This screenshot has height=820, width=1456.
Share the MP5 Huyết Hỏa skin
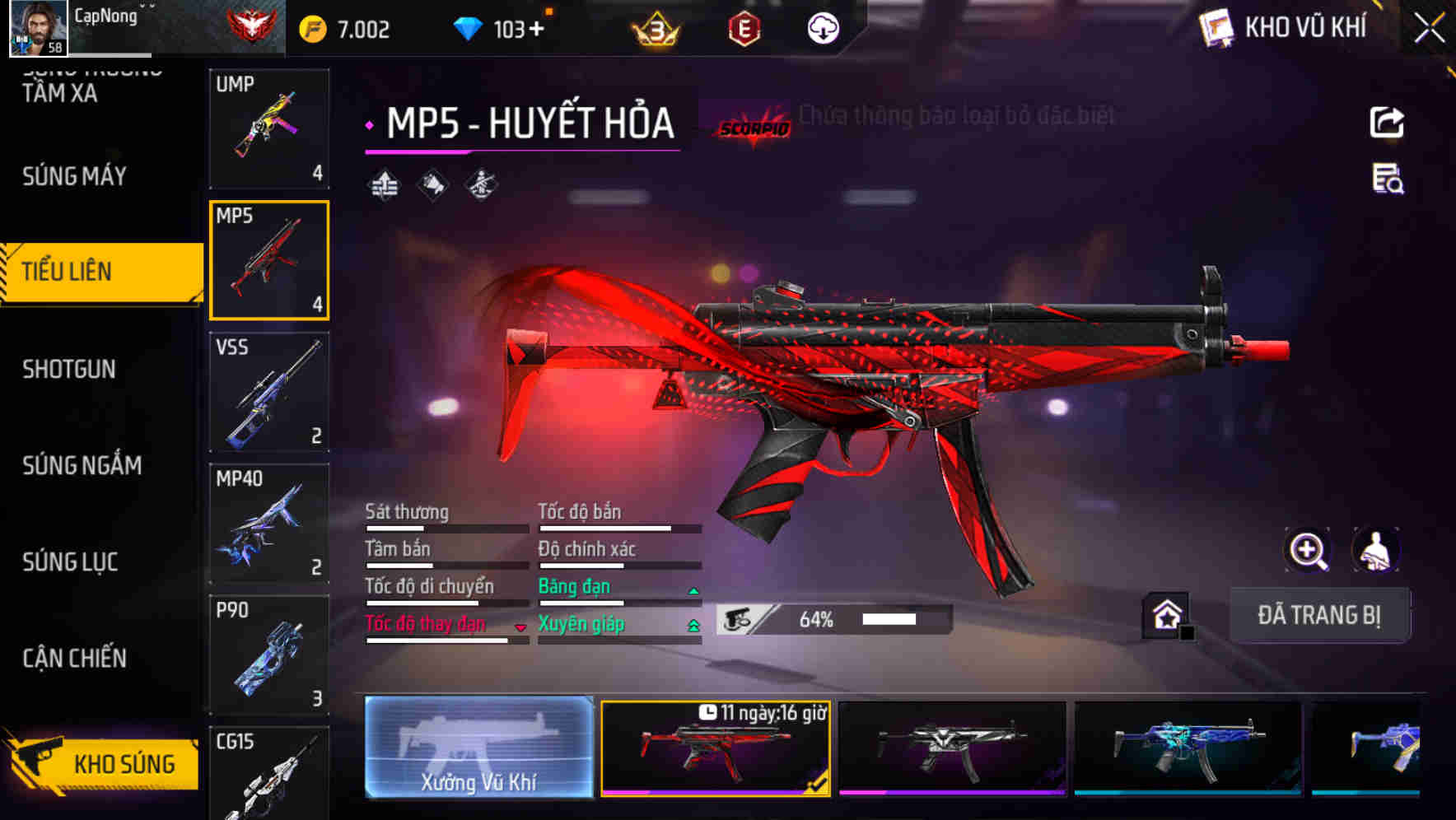1388,122
